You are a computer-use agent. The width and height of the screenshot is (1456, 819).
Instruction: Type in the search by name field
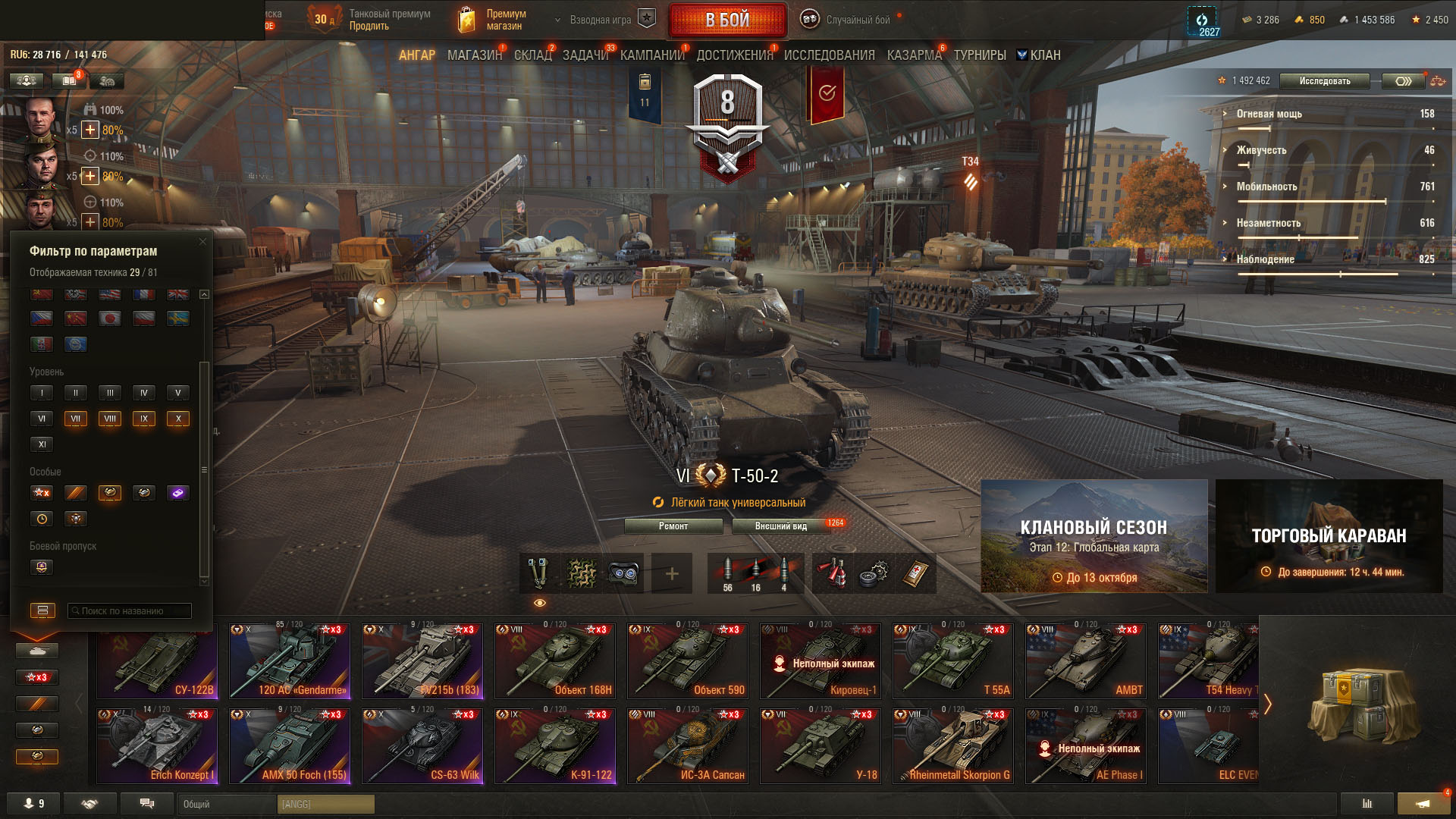(130, 611)
